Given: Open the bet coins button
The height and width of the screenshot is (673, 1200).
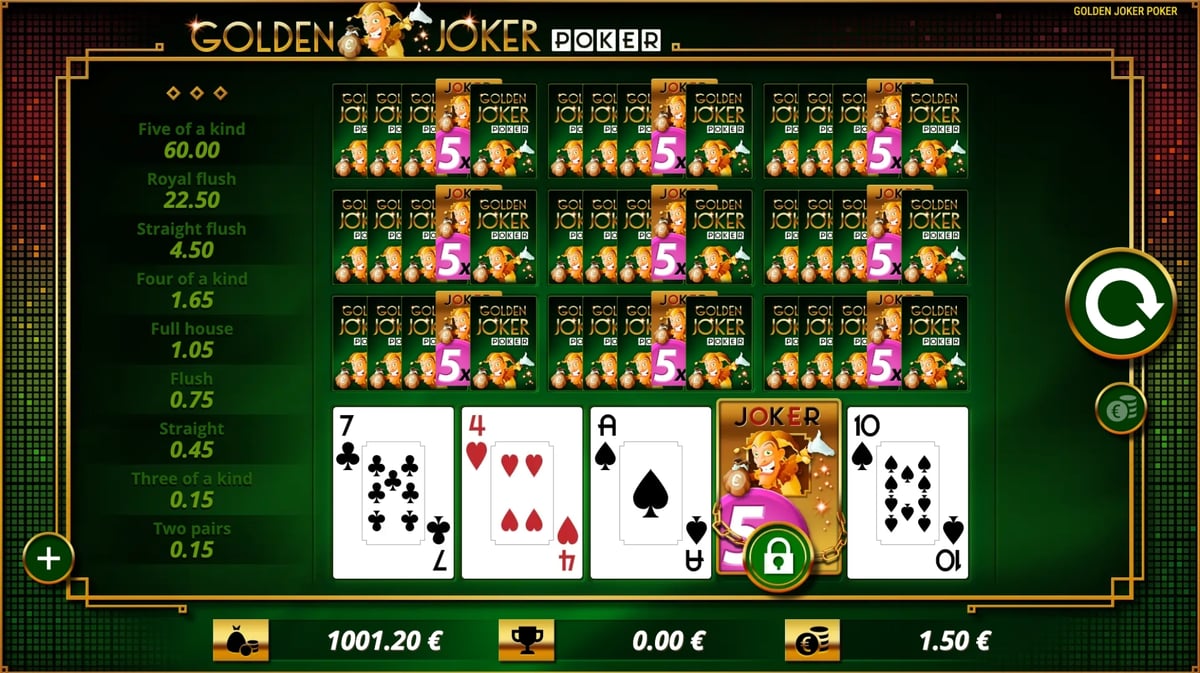Looking at the screenshot, I should (1119, 409).
